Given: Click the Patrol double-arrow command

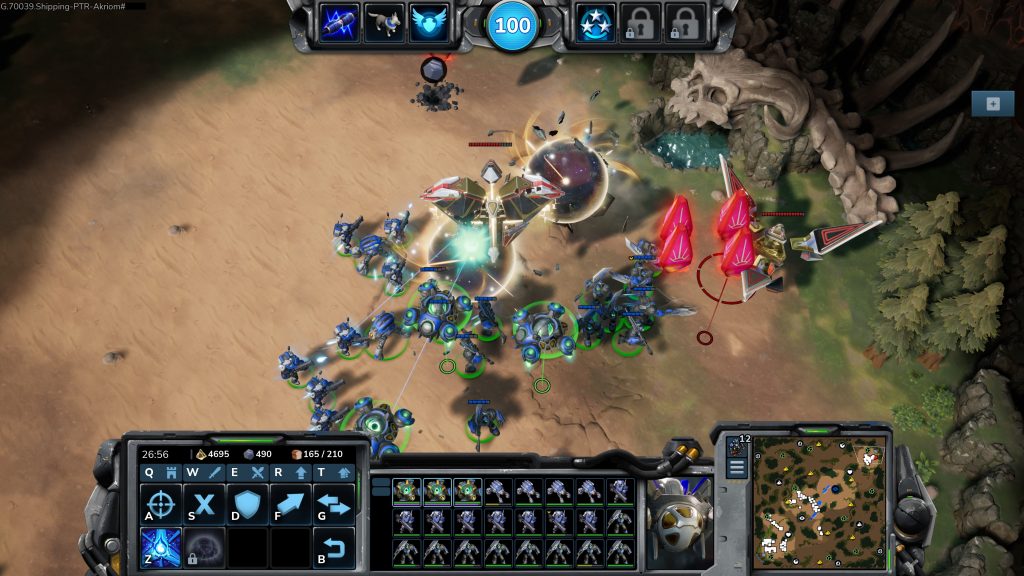Looking at the screenshot, I should (334, 505).
